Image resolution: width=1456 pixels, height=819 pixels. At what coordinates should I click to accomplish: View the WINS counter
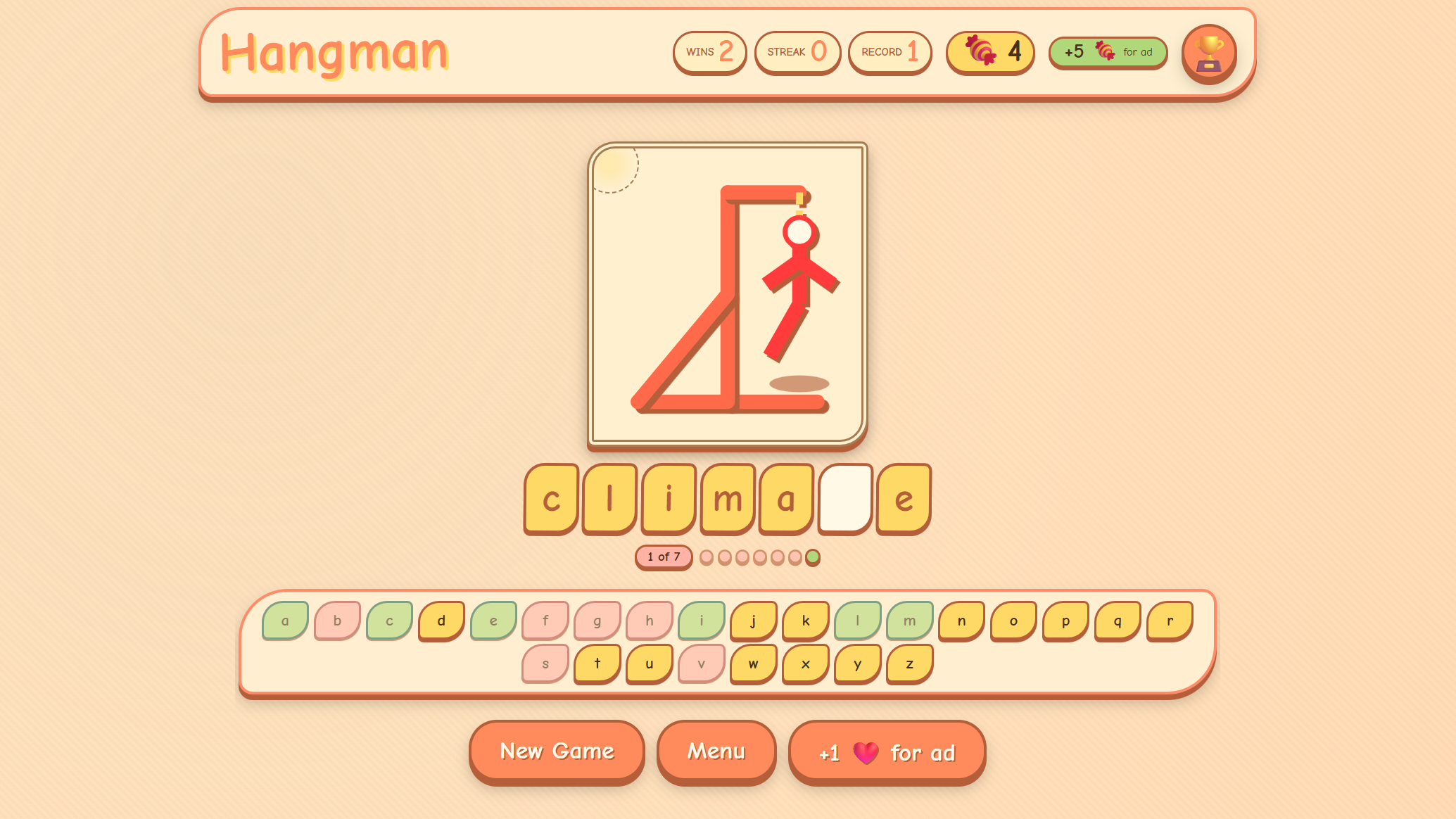click(709, 52)
